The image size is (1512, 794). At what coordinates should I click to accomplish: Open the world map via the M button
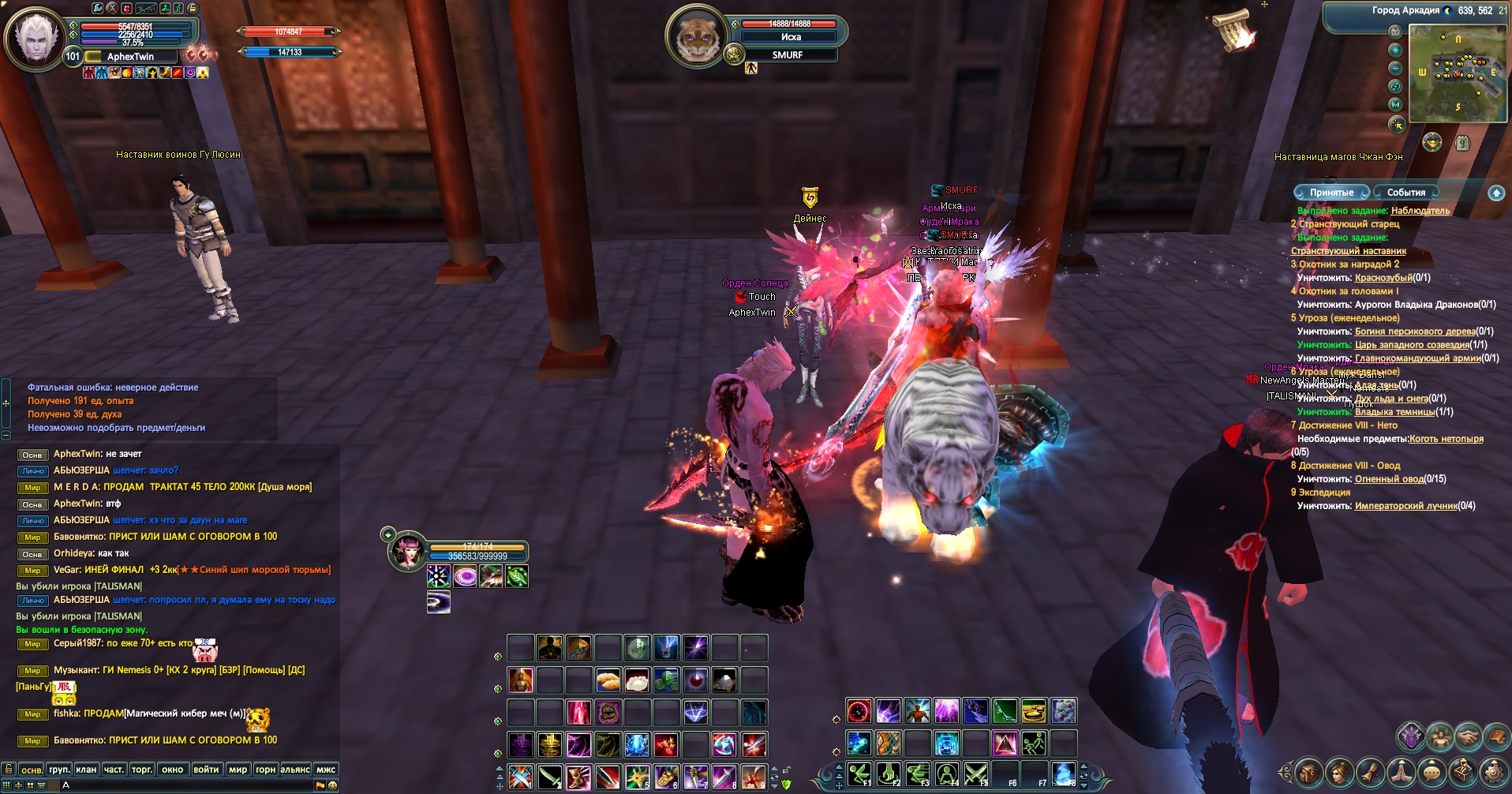pos(1395,104)
